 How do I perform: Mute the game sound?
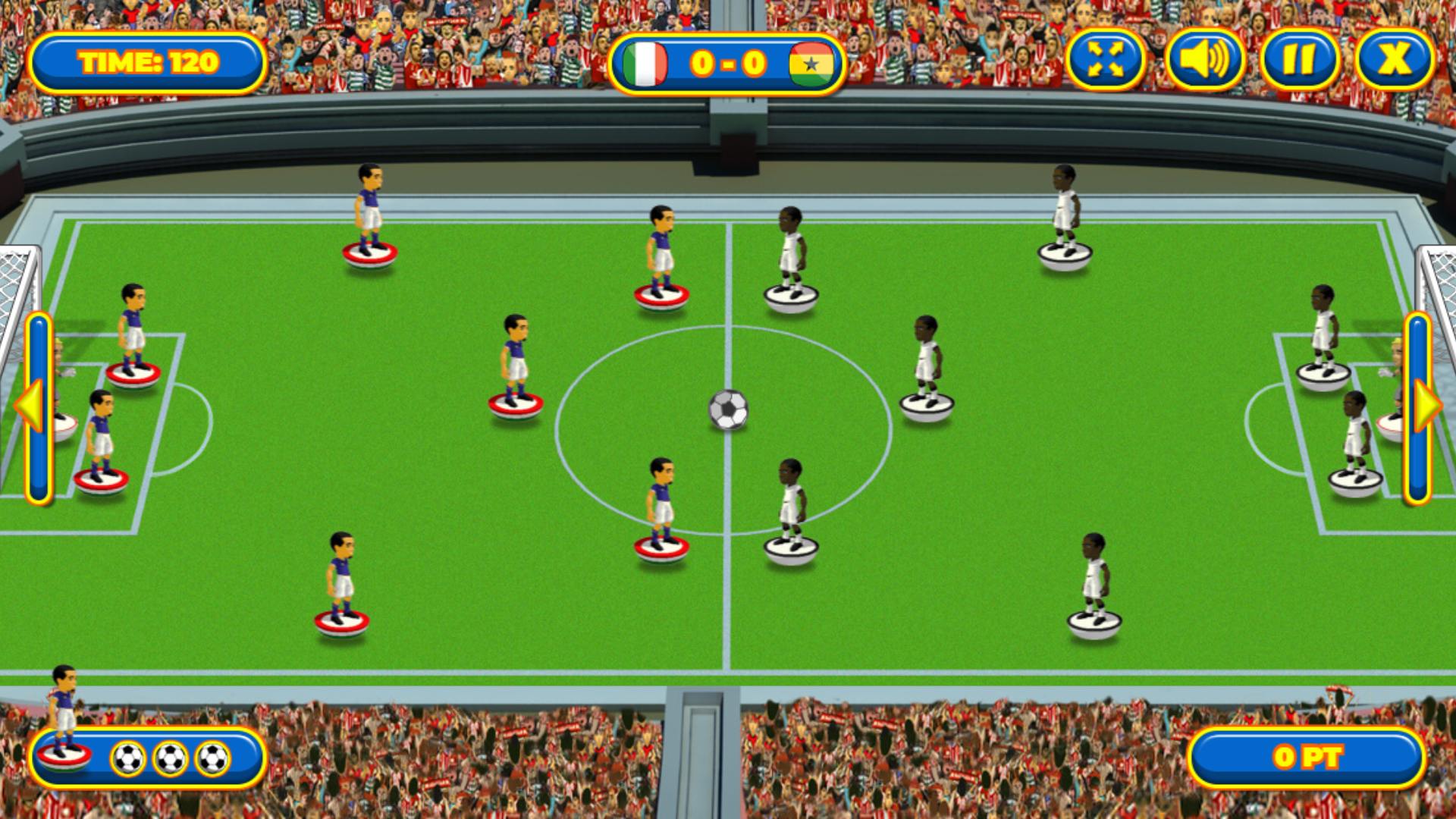(1206, 59)
